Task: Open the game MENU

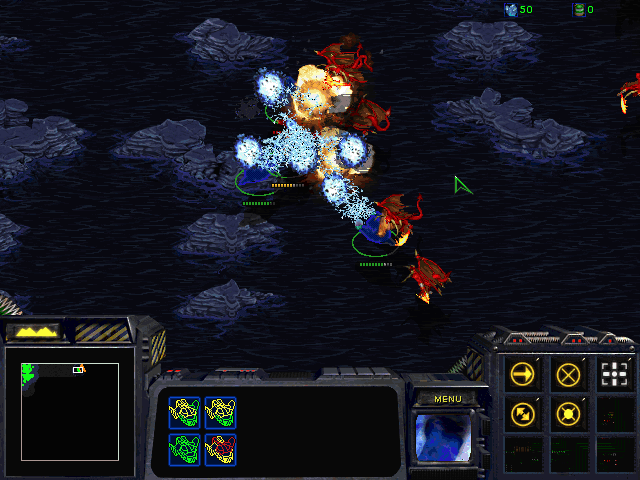Action: click(447, 398)
